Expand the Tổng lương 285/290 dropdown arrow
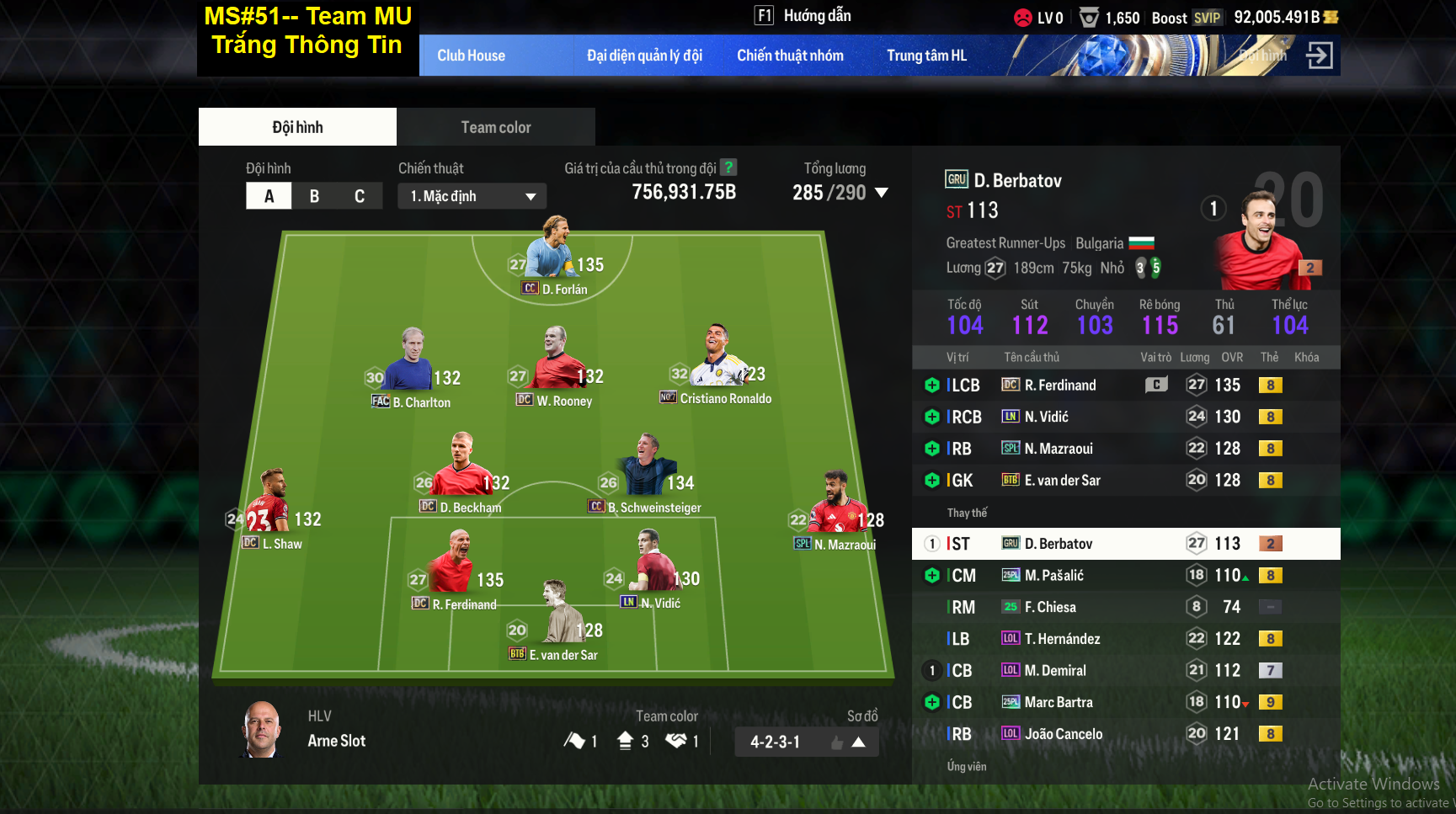This screenshot has height=814, width=1456. (x=881, y=192)
